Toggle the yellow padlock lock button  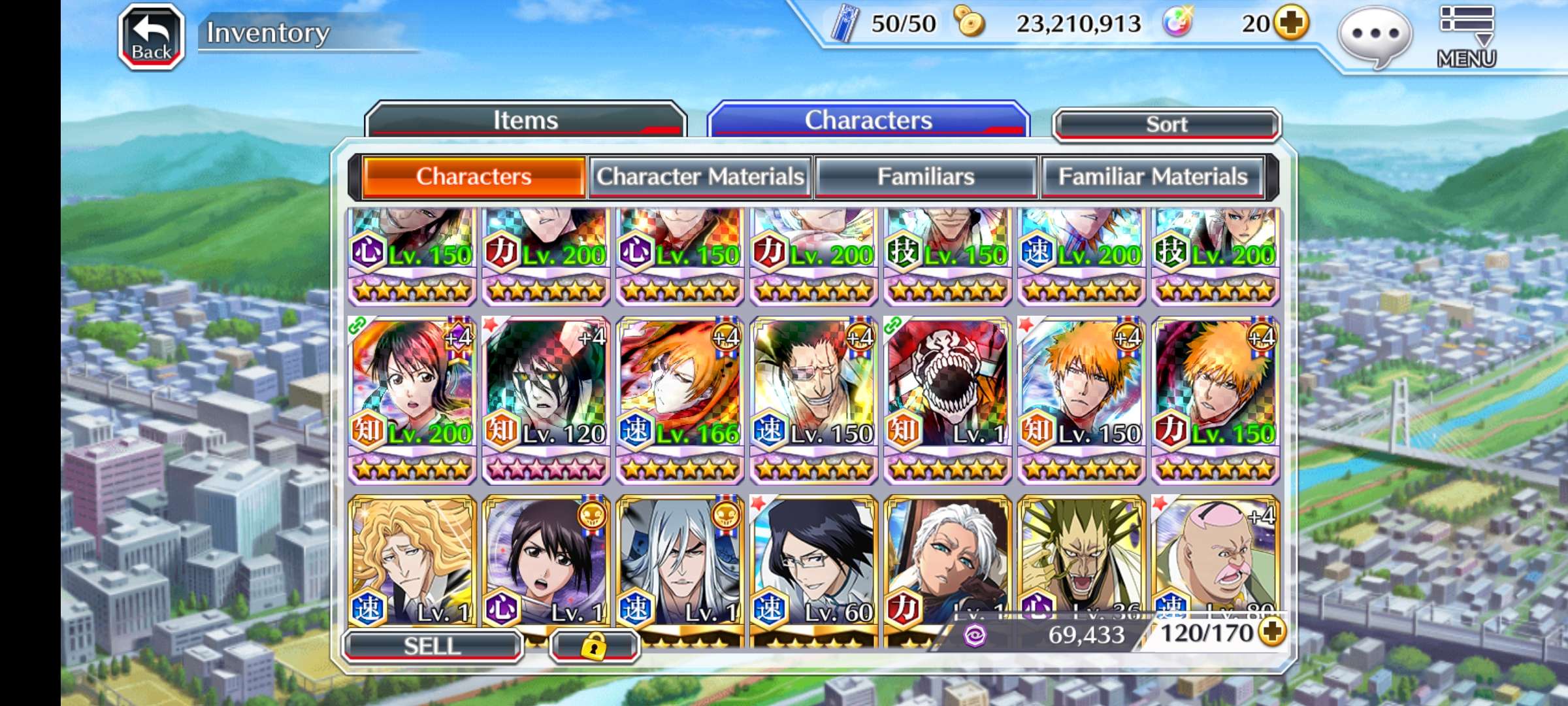(594, 647)
